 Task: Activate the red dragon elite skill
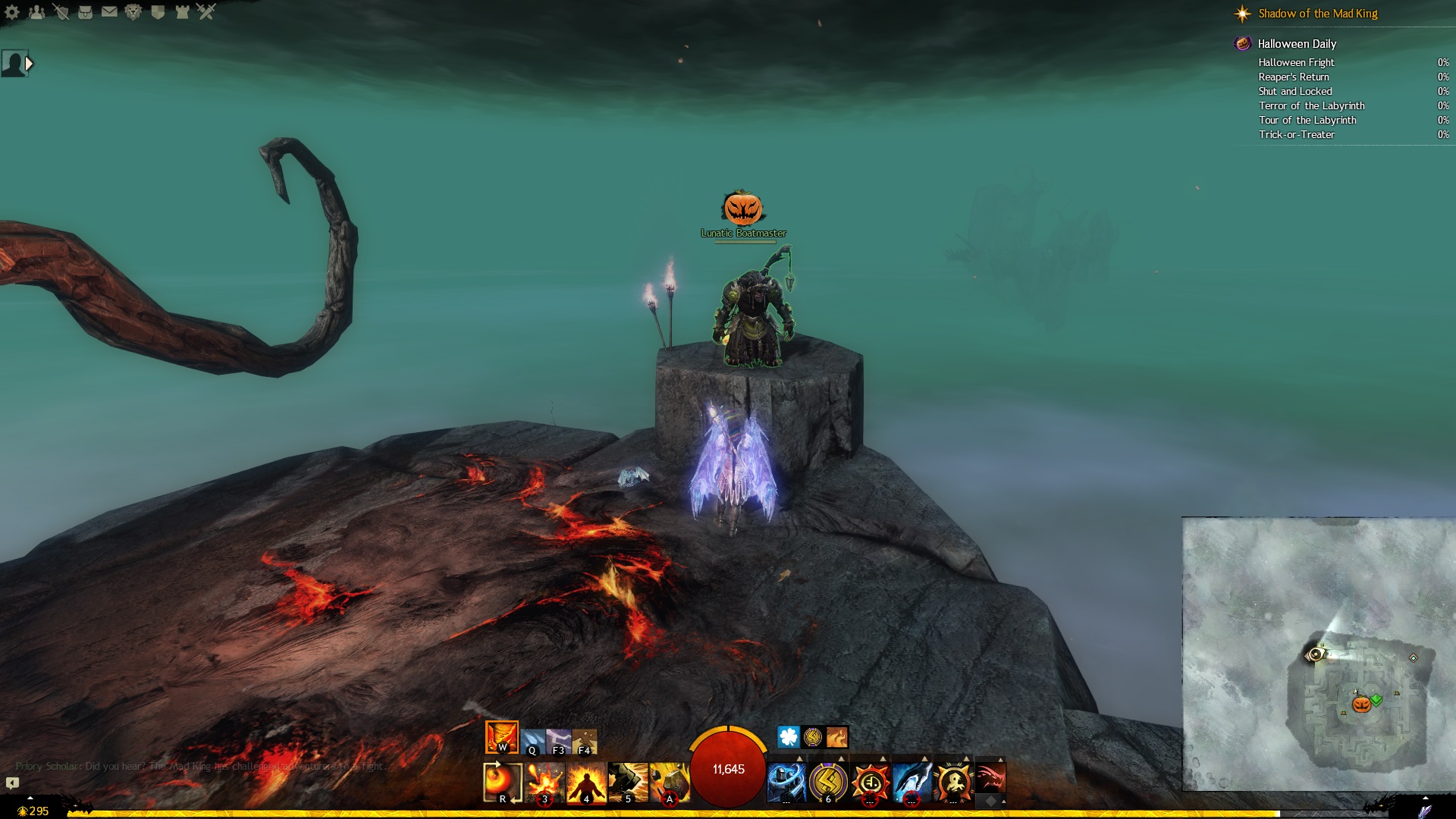point(990,779)
